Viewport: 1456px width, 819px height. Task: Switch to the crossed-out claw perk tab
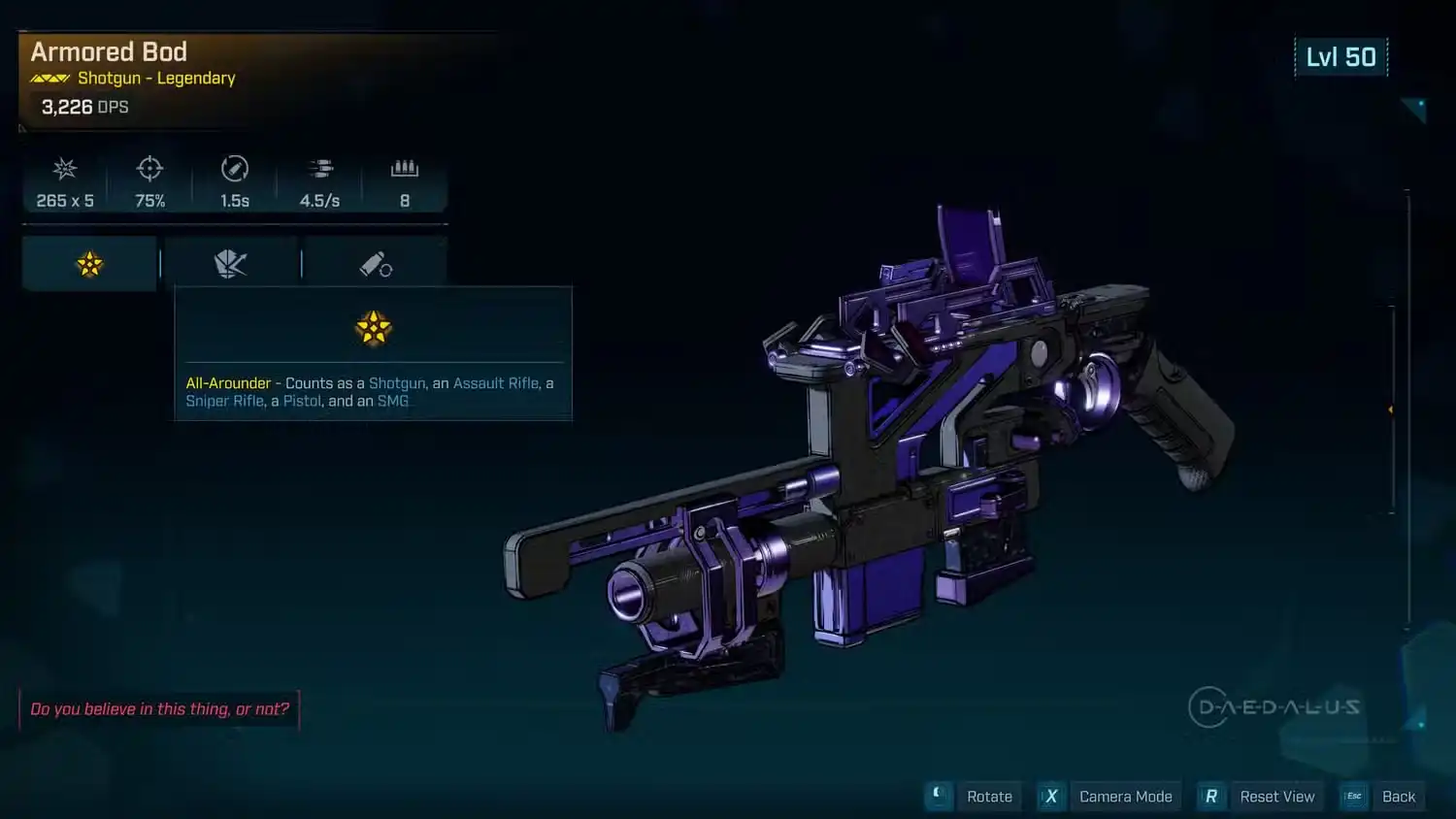pos(231,264)
